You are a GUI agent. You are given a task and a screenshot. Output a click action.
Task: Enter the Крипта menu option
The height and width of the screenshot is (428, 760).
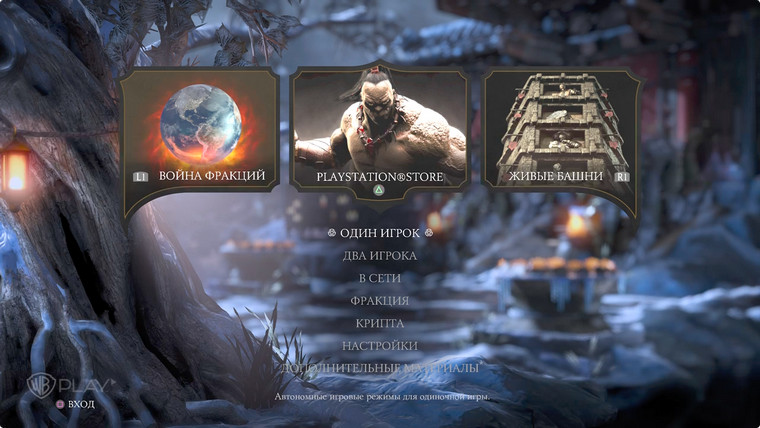click(380, 324)
